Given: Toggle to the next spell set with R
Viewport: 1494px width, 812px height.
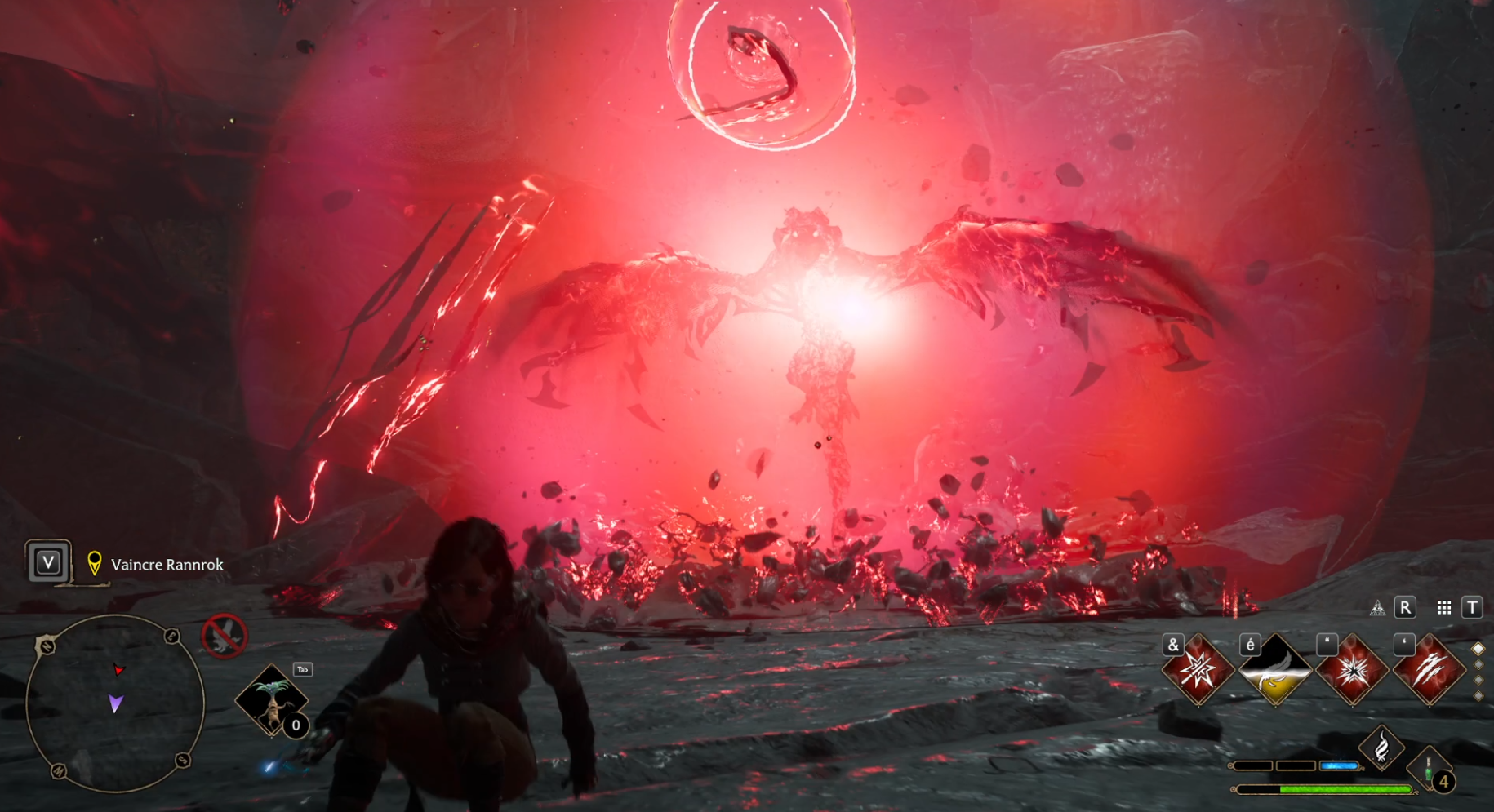Looking at the screenshot, I should [1405, 608].
